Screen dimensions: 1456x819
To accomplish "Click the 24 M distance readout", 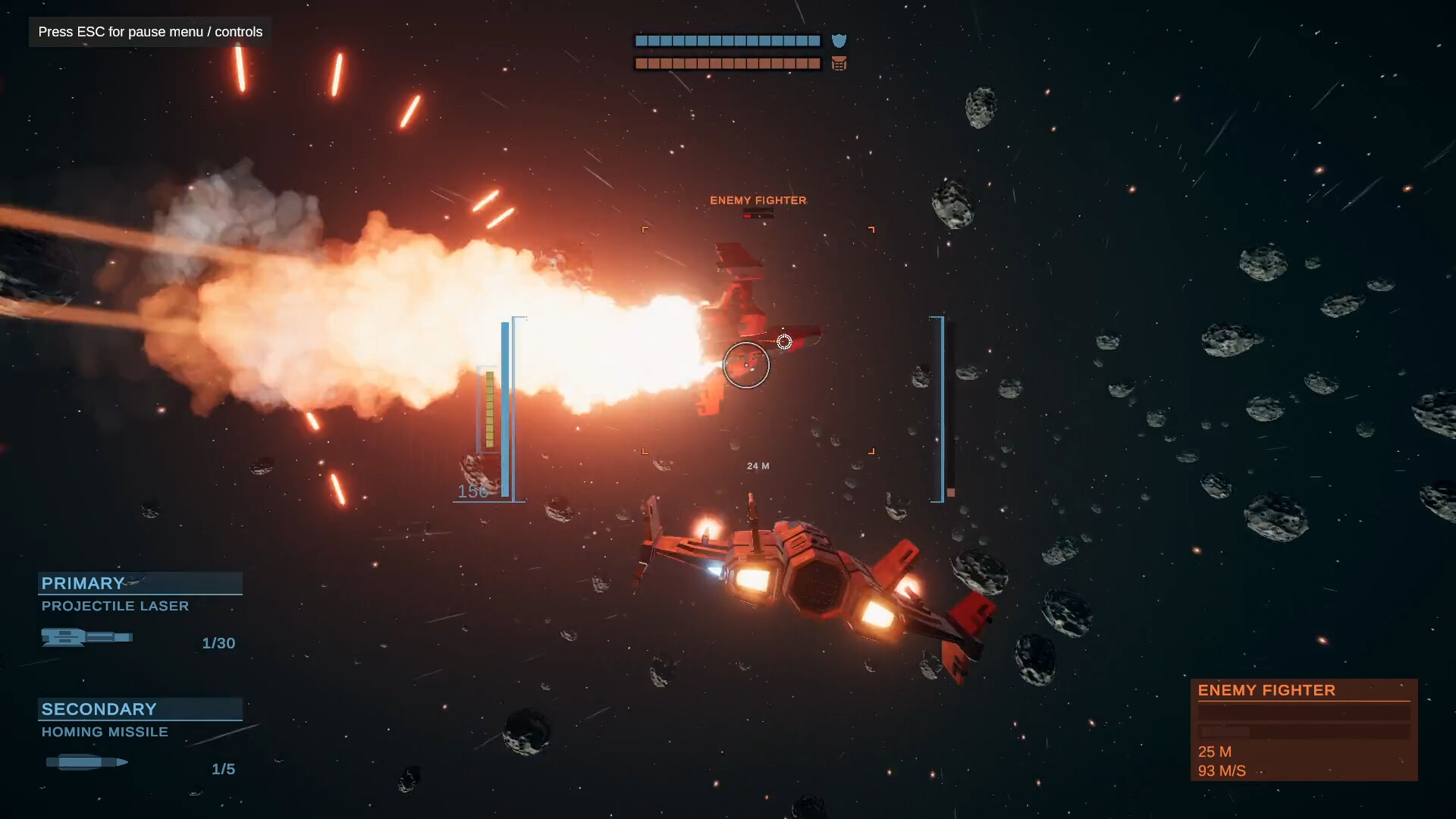I will point(757,466).
